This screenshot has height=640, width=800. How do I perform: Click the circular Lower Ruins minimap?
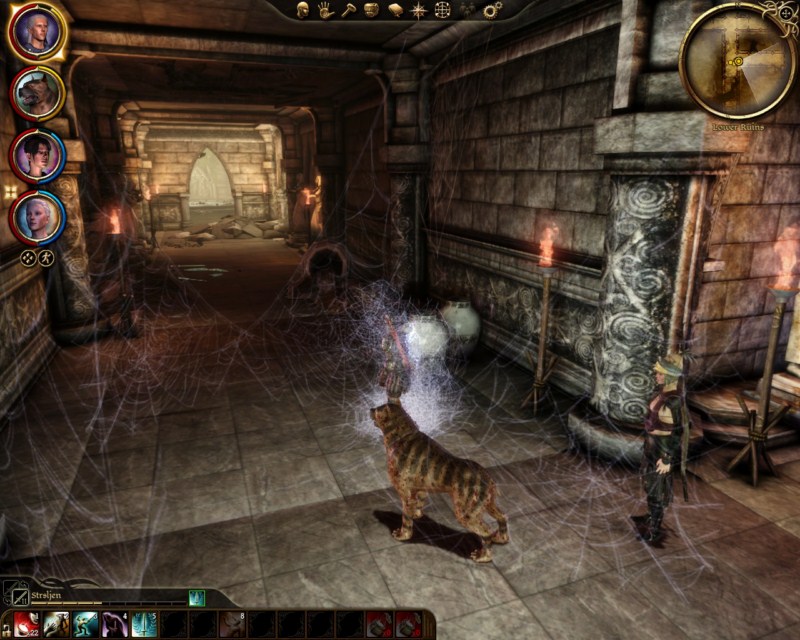737,60
